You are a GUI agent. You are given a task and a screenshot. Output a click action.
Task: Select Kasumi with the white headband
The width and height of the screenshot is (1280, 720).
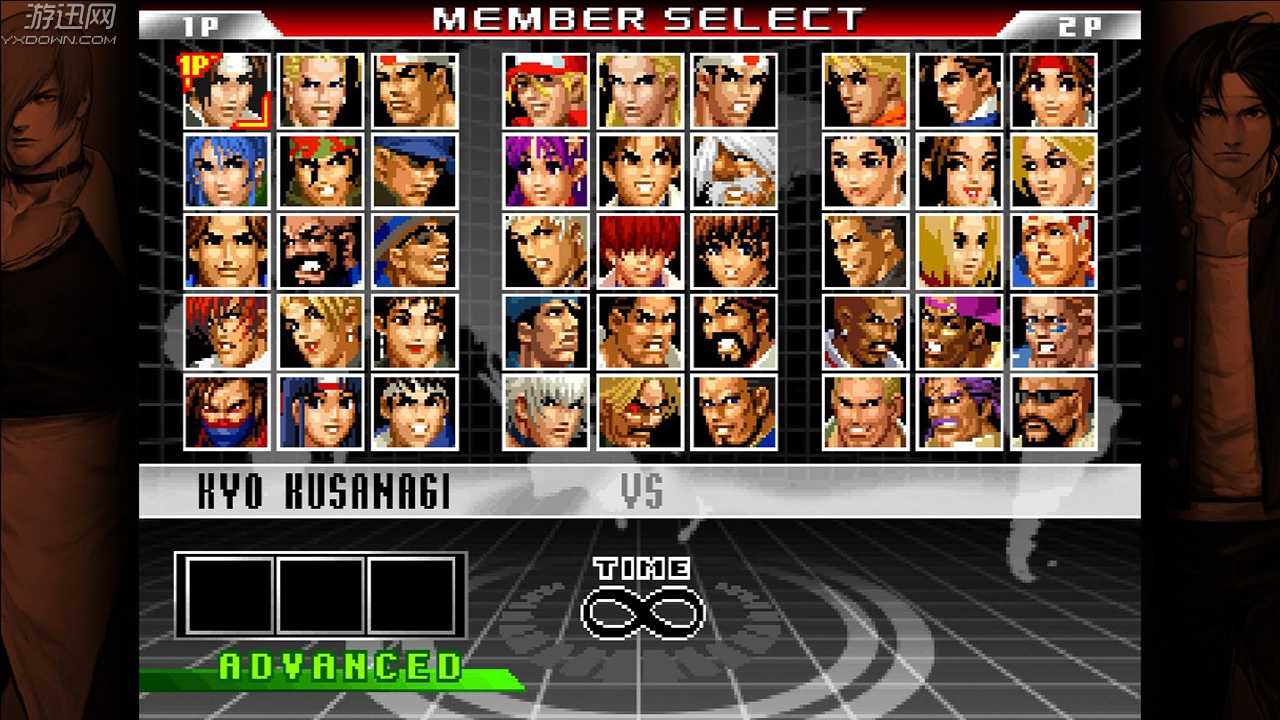[x=320, y=411]
